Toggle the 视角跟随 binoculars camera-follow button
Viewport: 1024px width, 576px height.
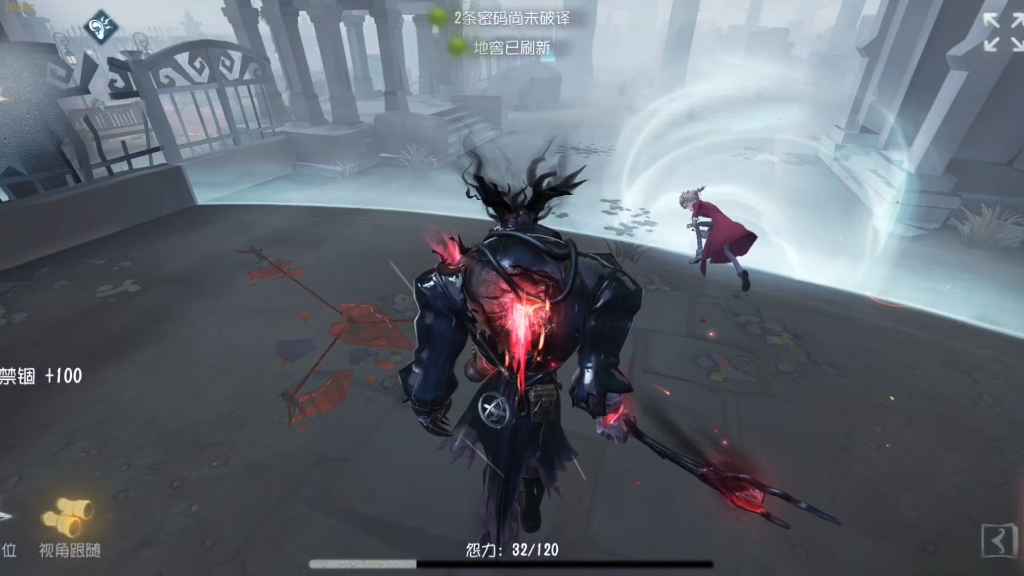click(68, 518)
